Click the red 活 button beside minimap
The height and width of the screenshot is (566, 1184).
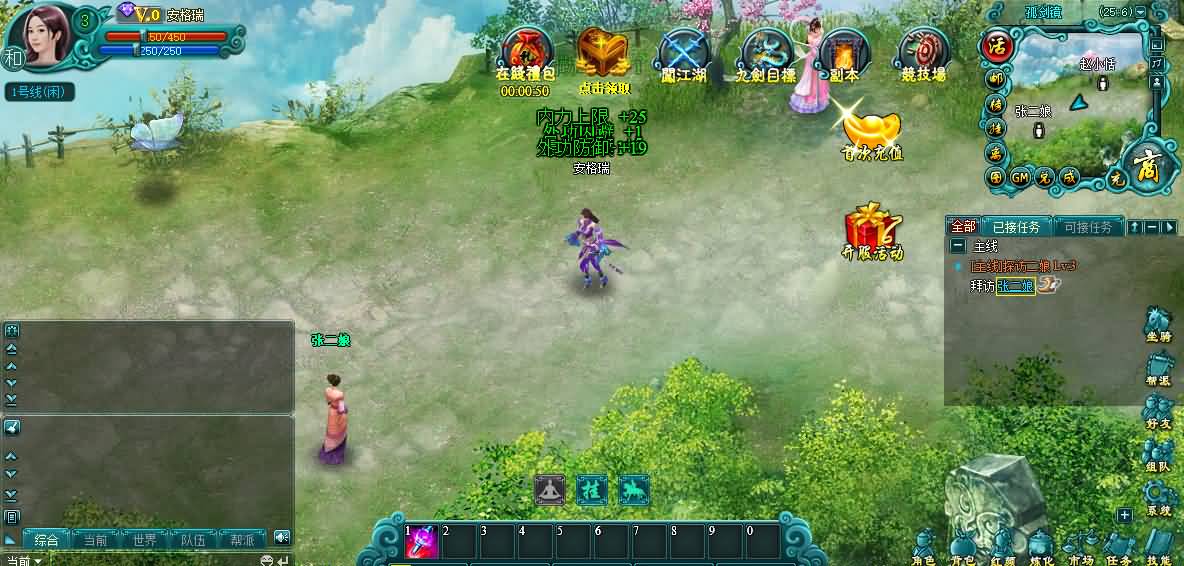tap(997, 46)
